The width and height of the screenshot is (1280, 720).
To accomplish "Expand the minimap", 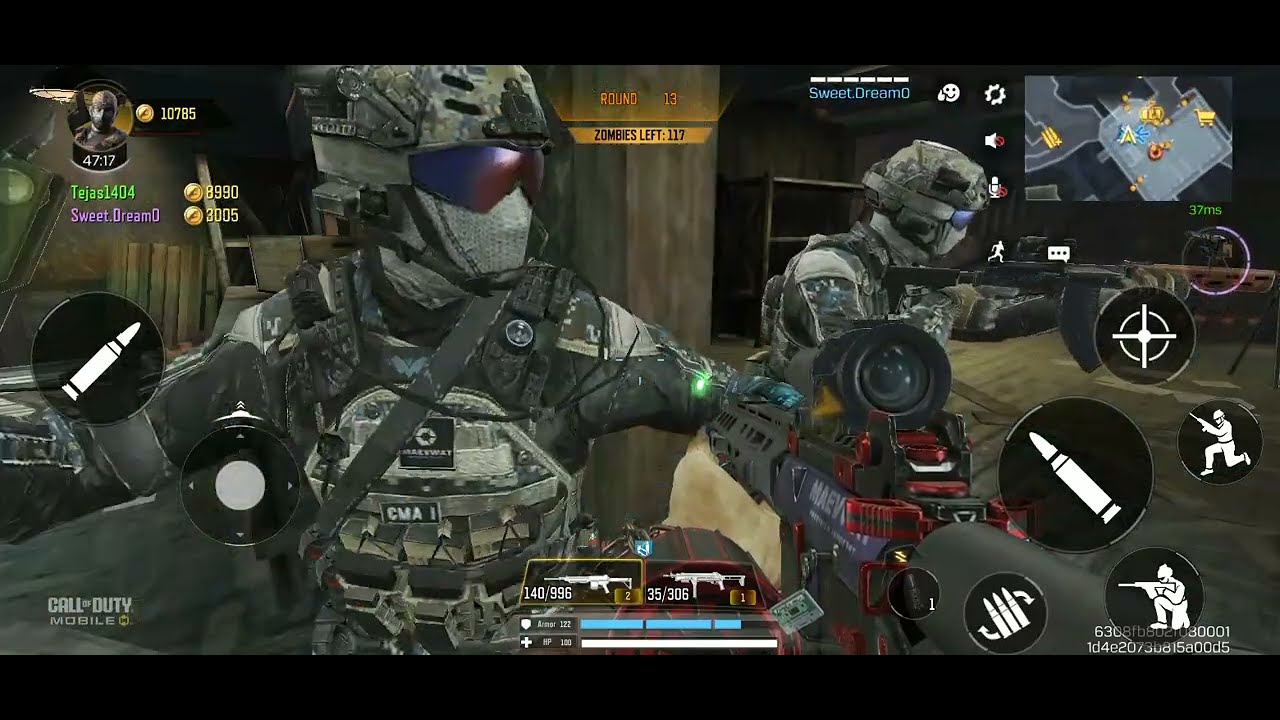I will click(x=1128, y=138).
